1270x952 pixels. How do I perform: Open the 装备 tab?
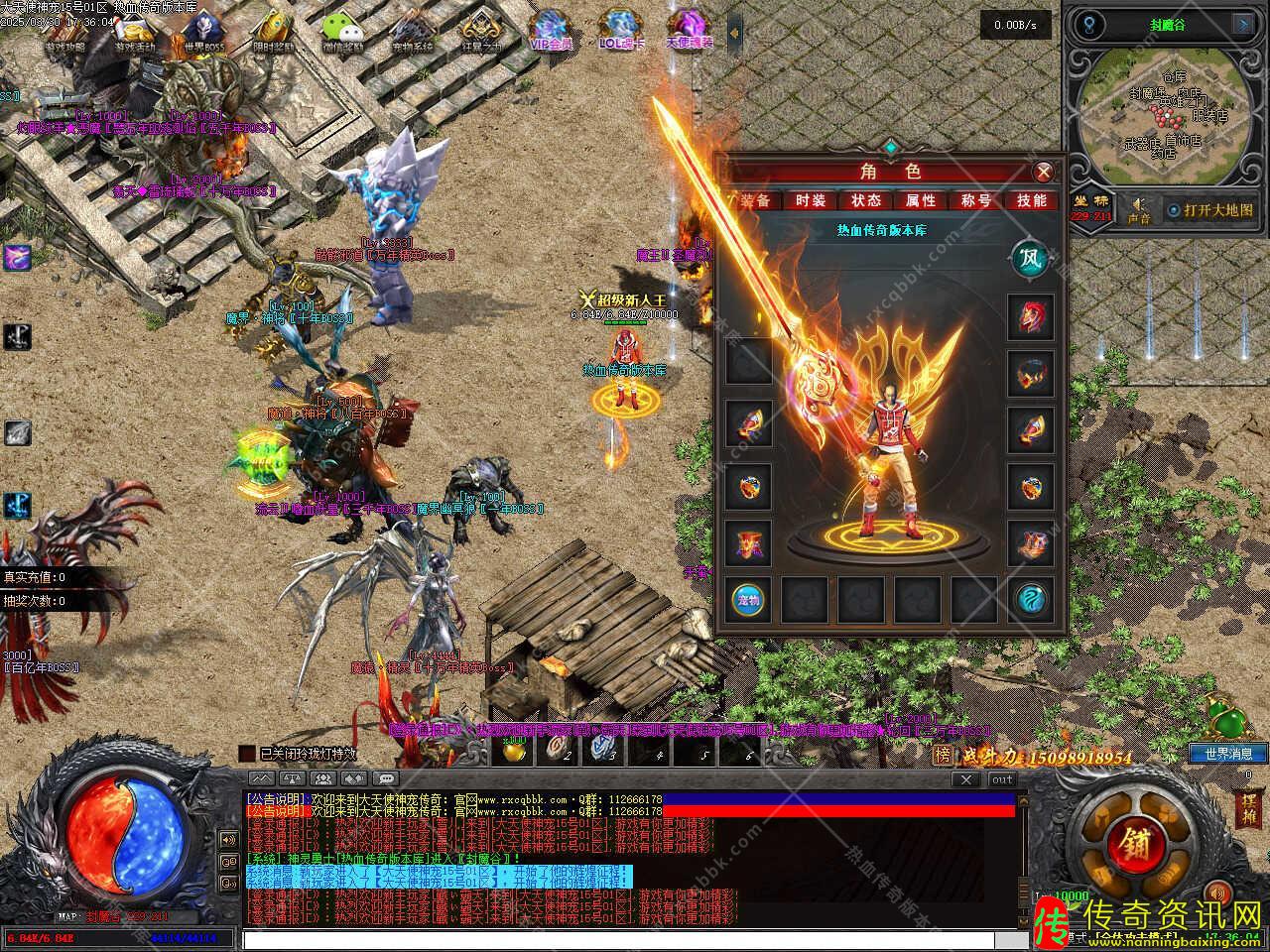[755, 200]
